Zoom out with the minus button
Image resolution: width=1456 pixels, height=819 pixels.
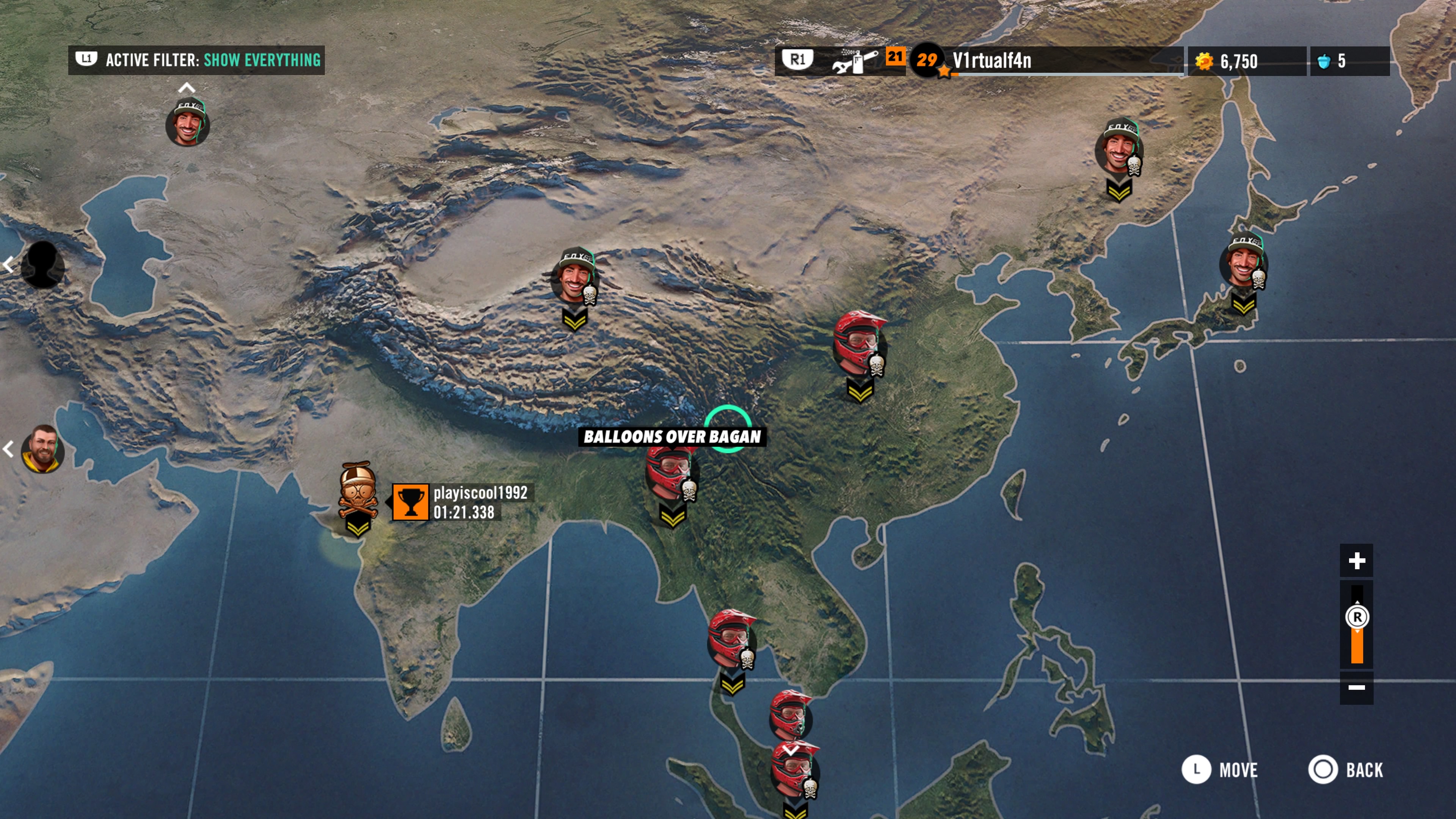point(1357,687)
